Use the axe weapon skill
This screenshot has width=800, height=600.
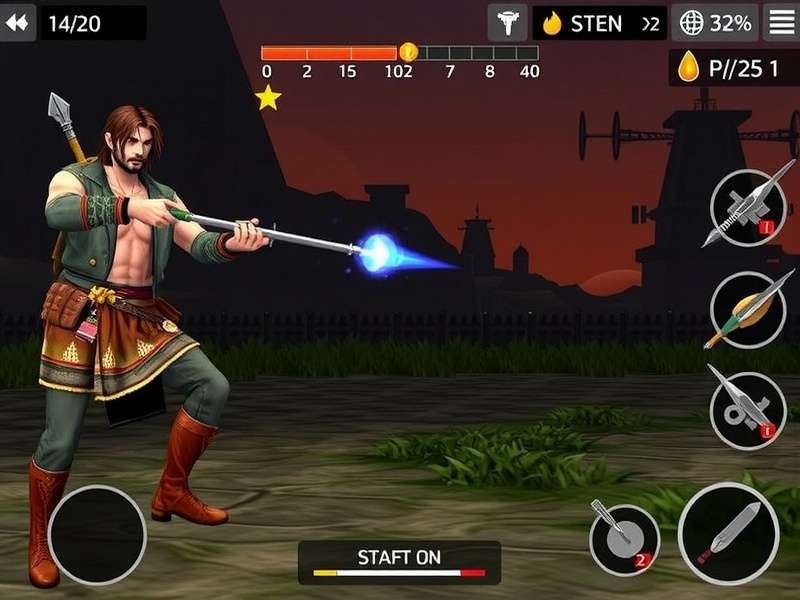(747, 410)
